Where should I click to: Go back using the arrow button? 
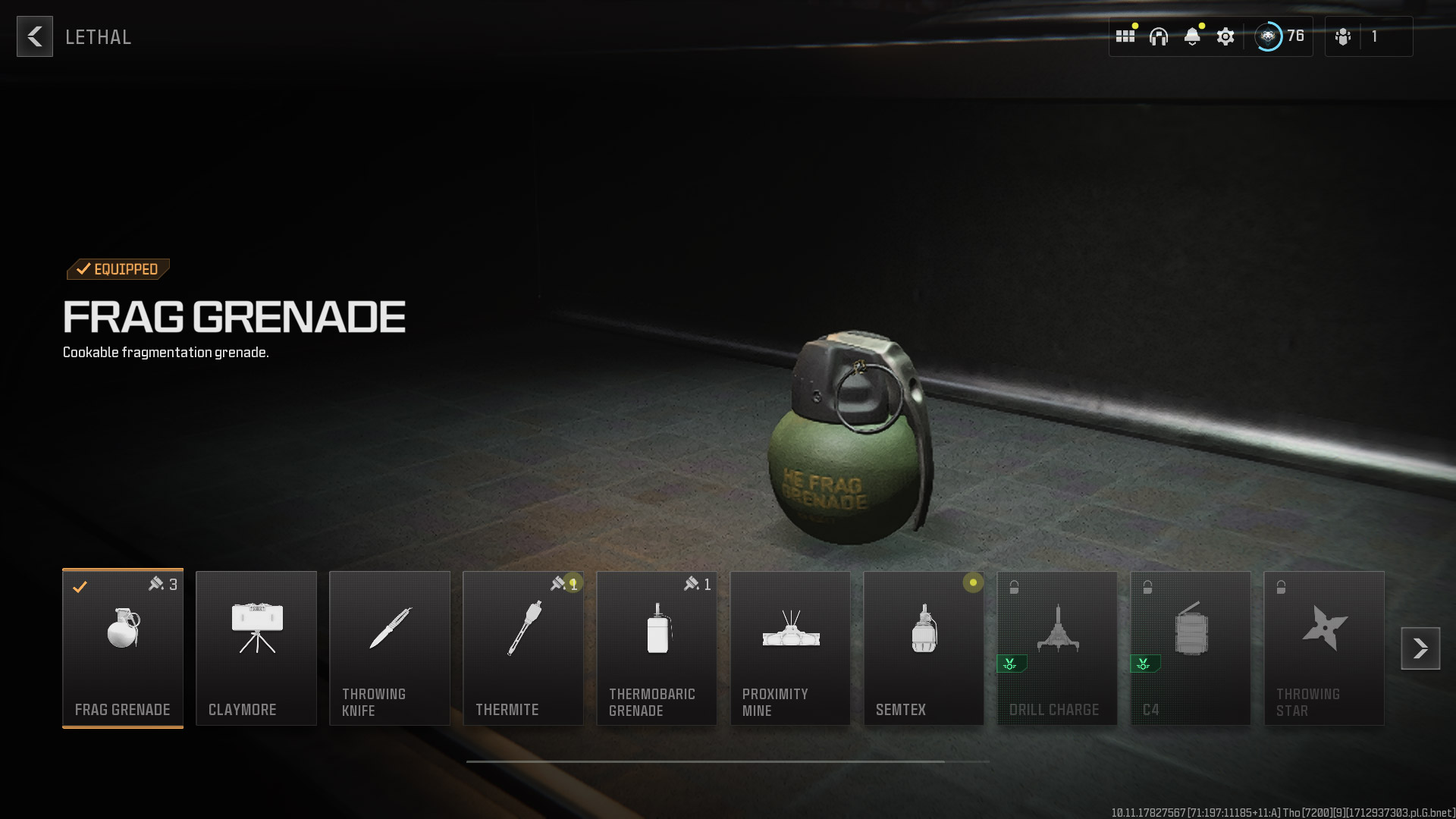(x=35, y=36)
